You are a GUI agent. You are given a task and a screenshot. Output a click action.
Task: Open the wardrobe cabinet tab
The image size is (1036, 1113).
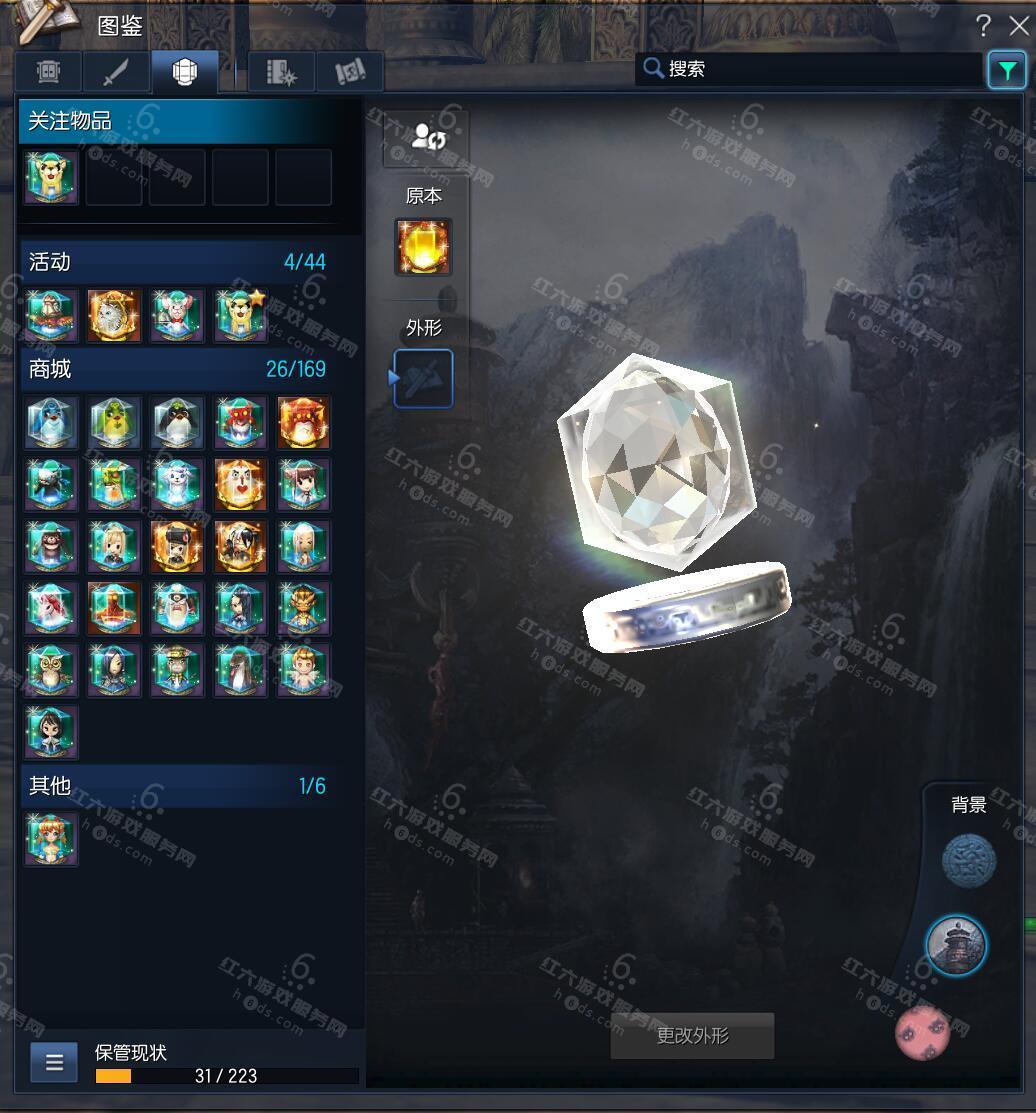click(x=49, y=72)
